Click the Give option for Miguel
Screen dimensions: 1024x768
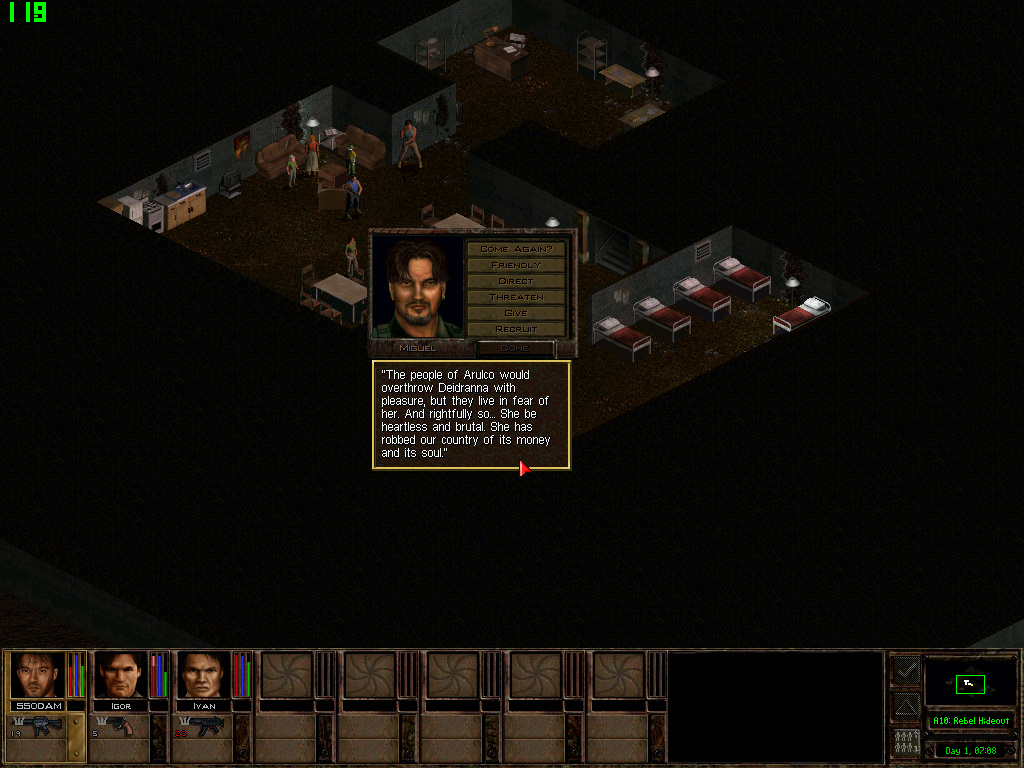[x=516, y=313]
